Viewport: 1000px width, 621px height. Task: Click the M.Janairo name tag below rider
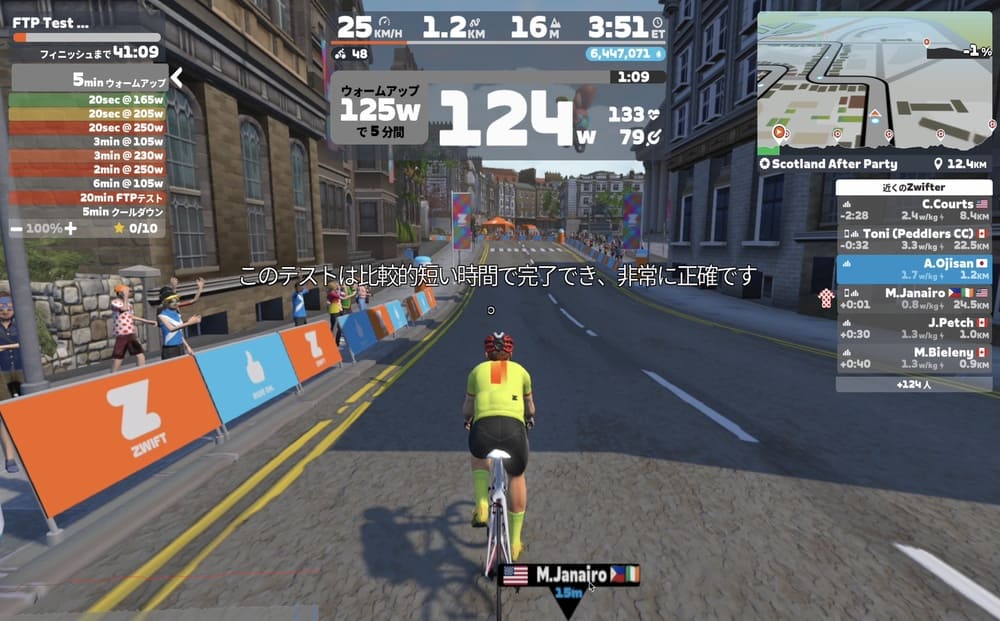click(570, 575)
